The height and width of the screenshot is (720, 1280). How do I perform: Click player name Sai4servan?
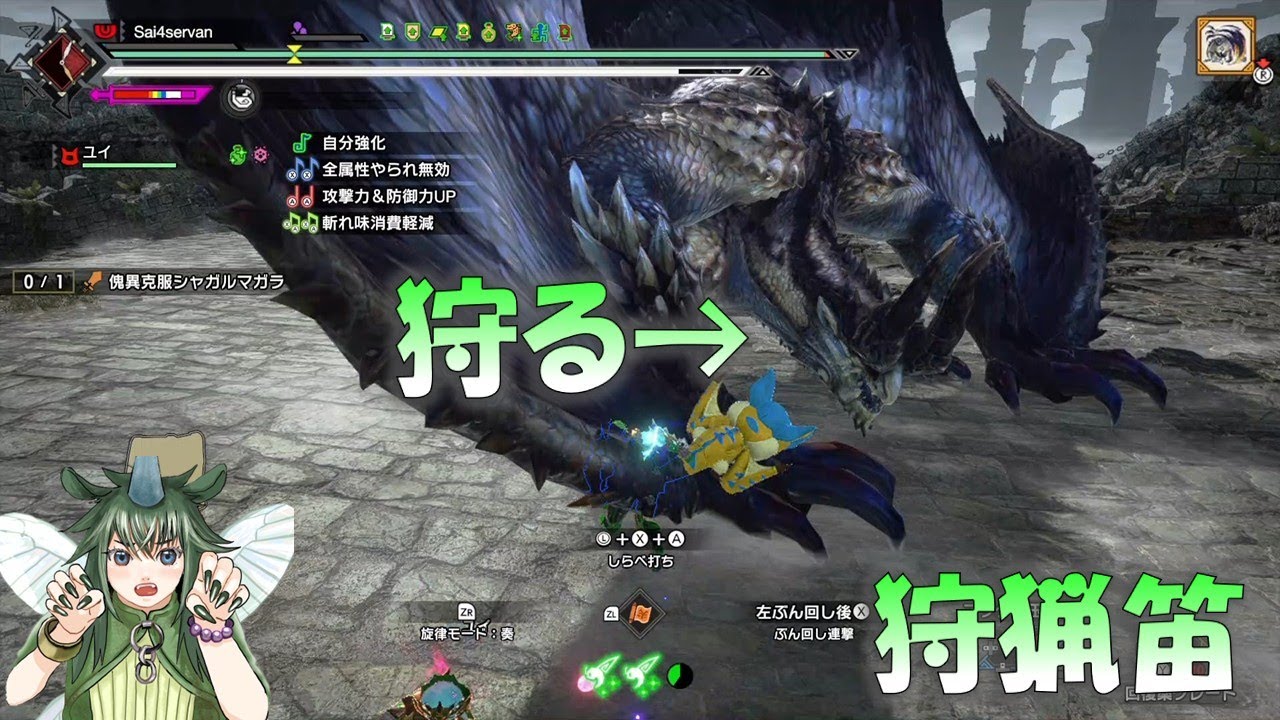pyautogui.click(x=173, y=32)
